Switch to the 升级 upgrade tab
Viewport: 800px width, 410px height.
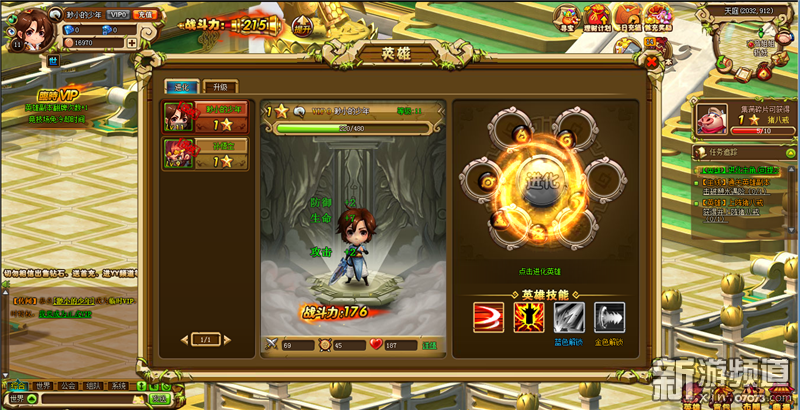coord(220,87)
